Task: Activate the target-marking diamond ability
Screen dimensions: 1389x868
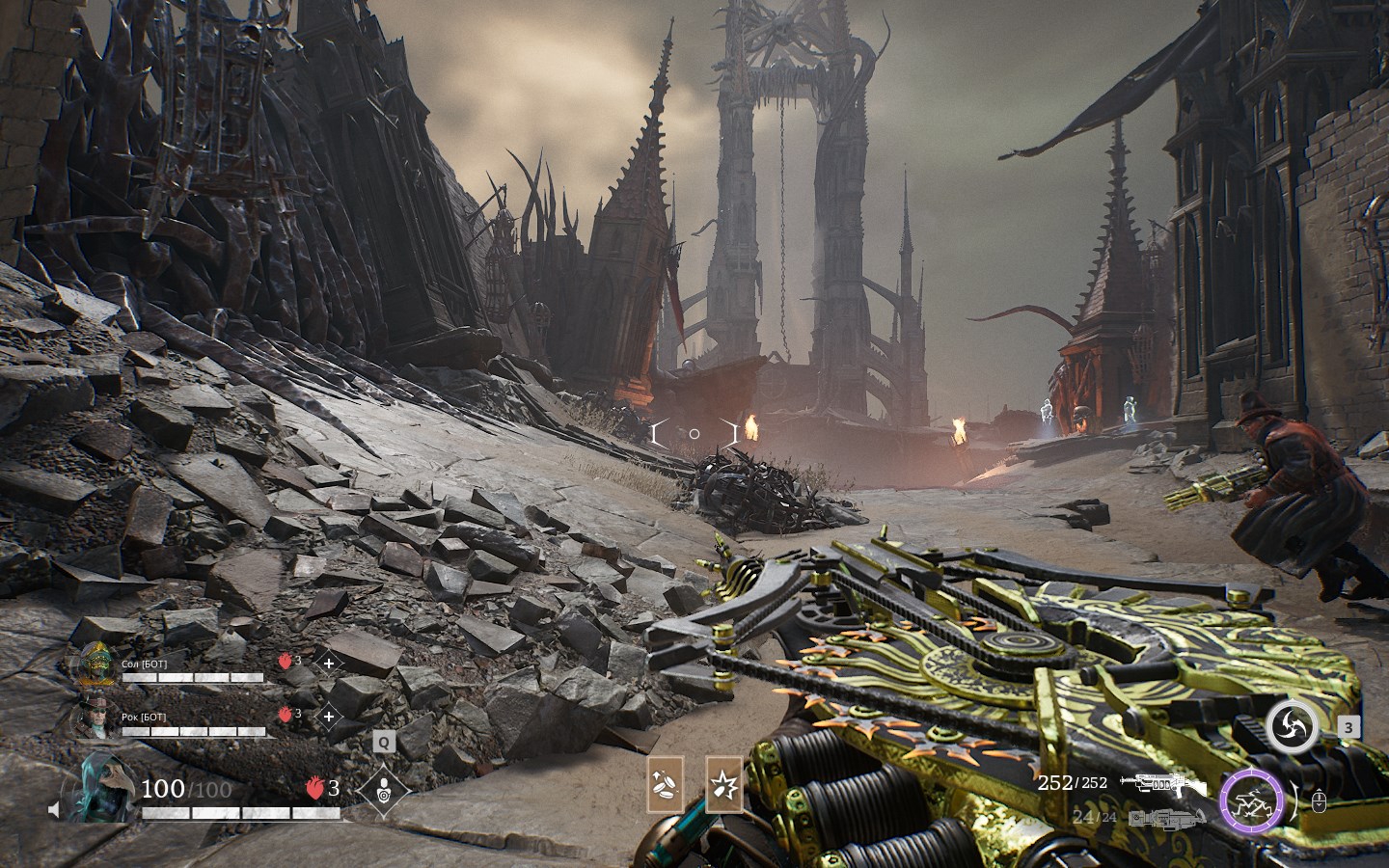Action: point(384,790)
